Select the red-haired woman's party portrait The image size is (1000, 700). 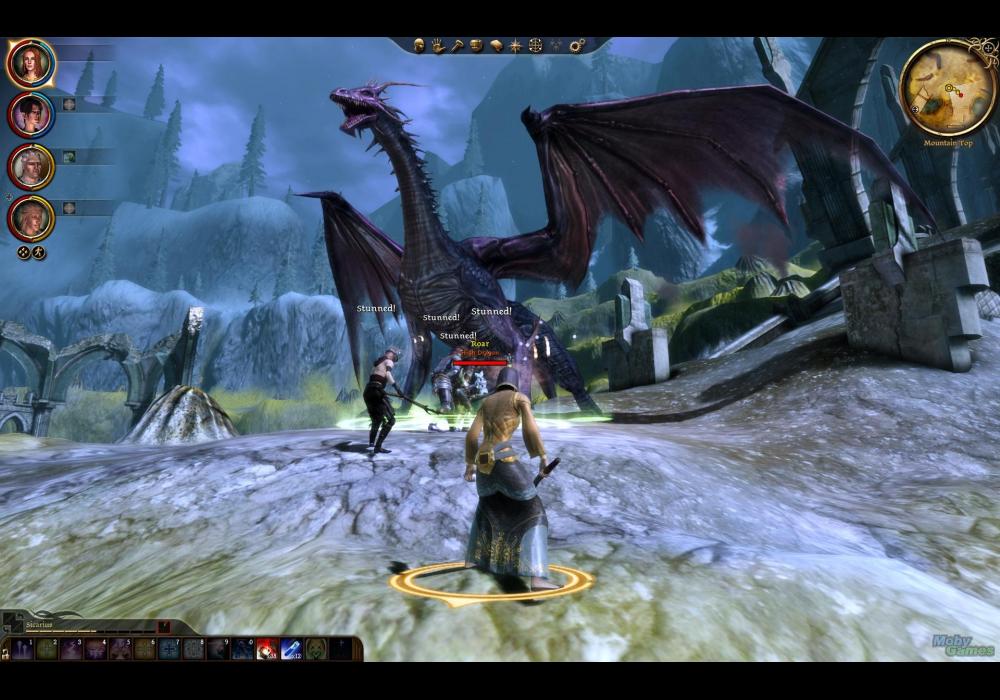pos(30,63)
